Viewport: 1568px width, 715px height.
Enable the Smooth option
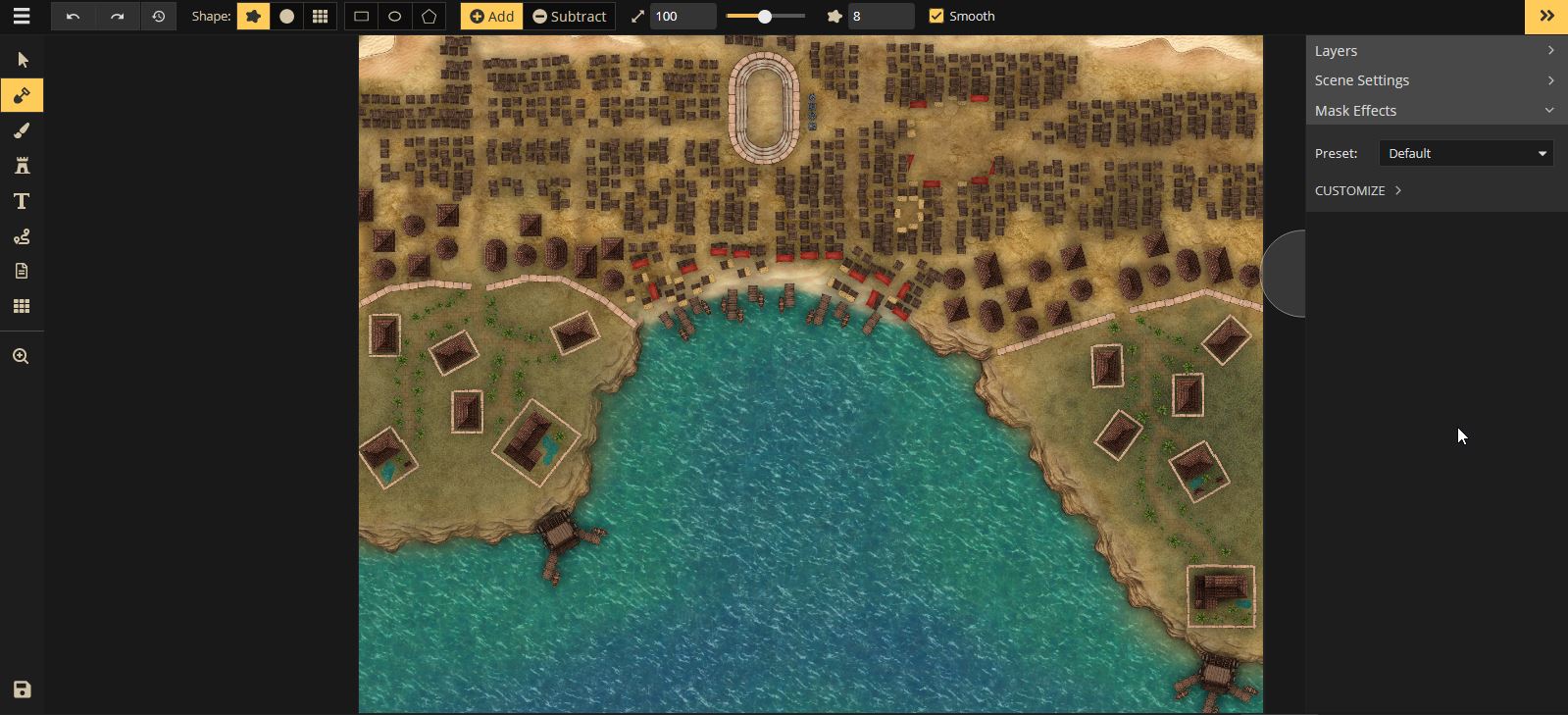[936, 16]
